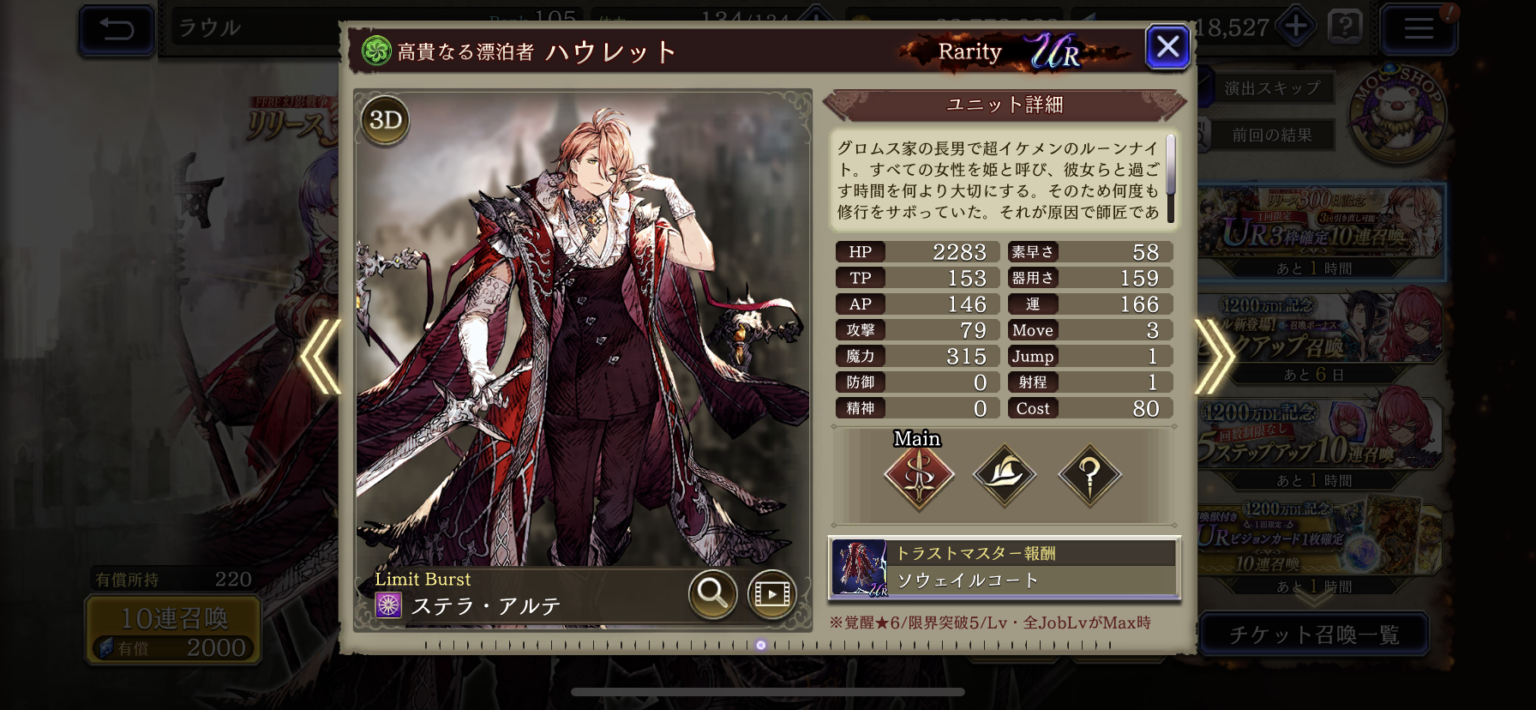Select the UR3枠確定10連召喚 banner

1320,232
